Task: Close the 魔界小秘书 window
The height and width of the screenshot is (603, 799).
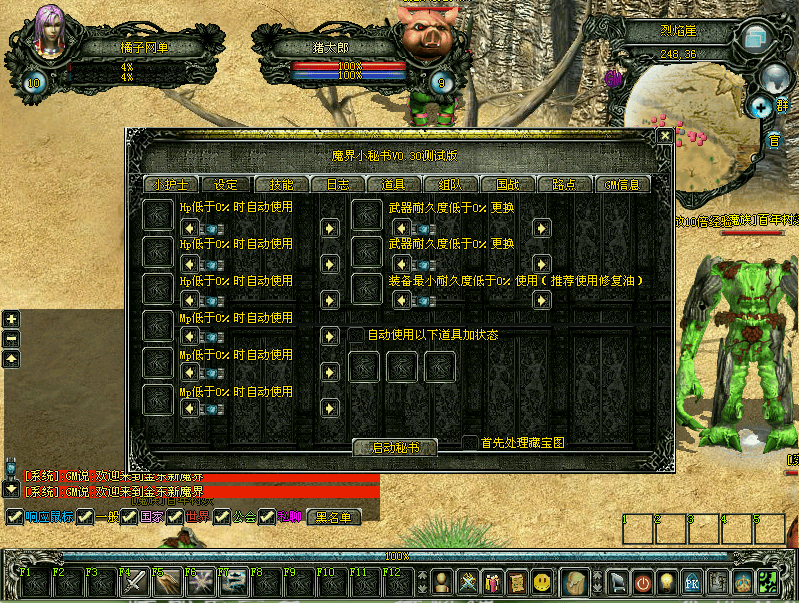Action: [x=664, y=135]
